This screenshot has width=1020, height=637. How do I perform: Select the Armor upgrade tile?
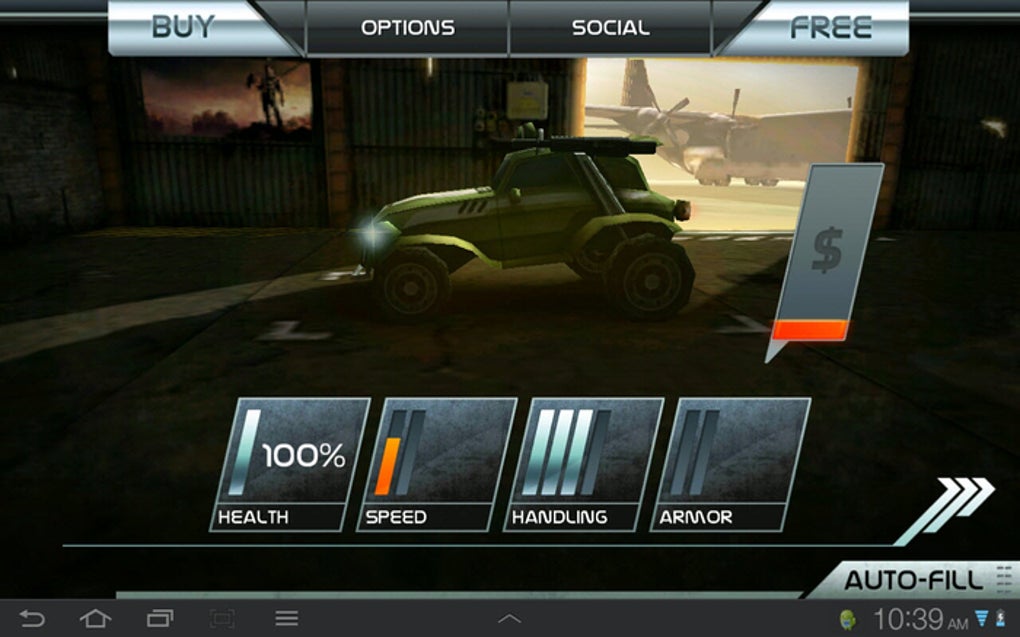(x=730, y=463)
